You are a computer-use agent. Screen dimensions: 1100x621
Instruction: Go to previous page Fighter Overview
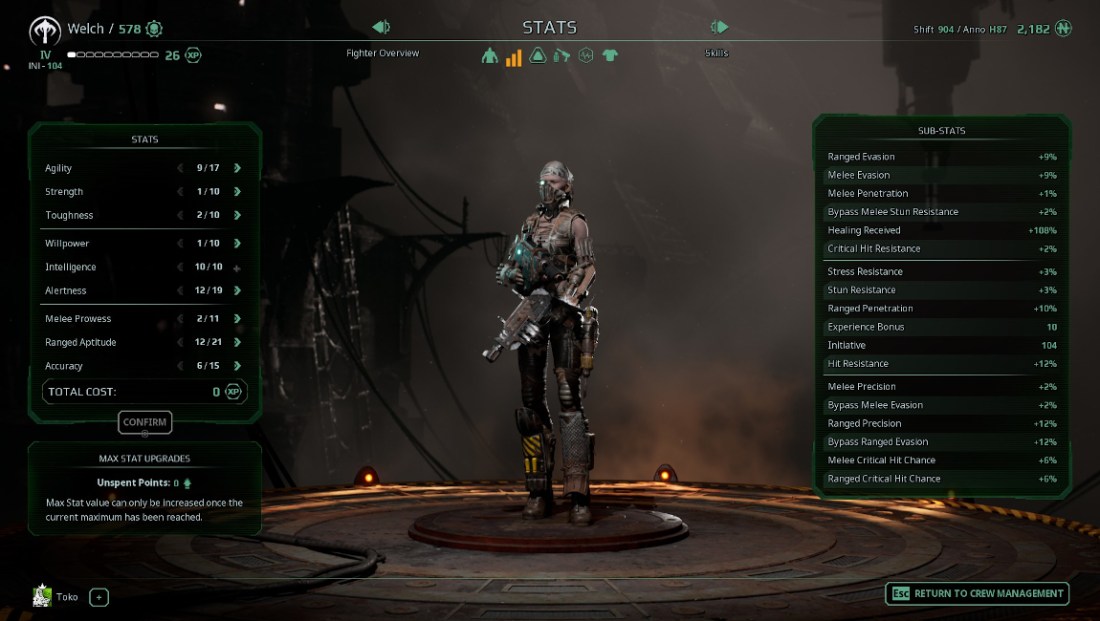click(x=381, y=27)
